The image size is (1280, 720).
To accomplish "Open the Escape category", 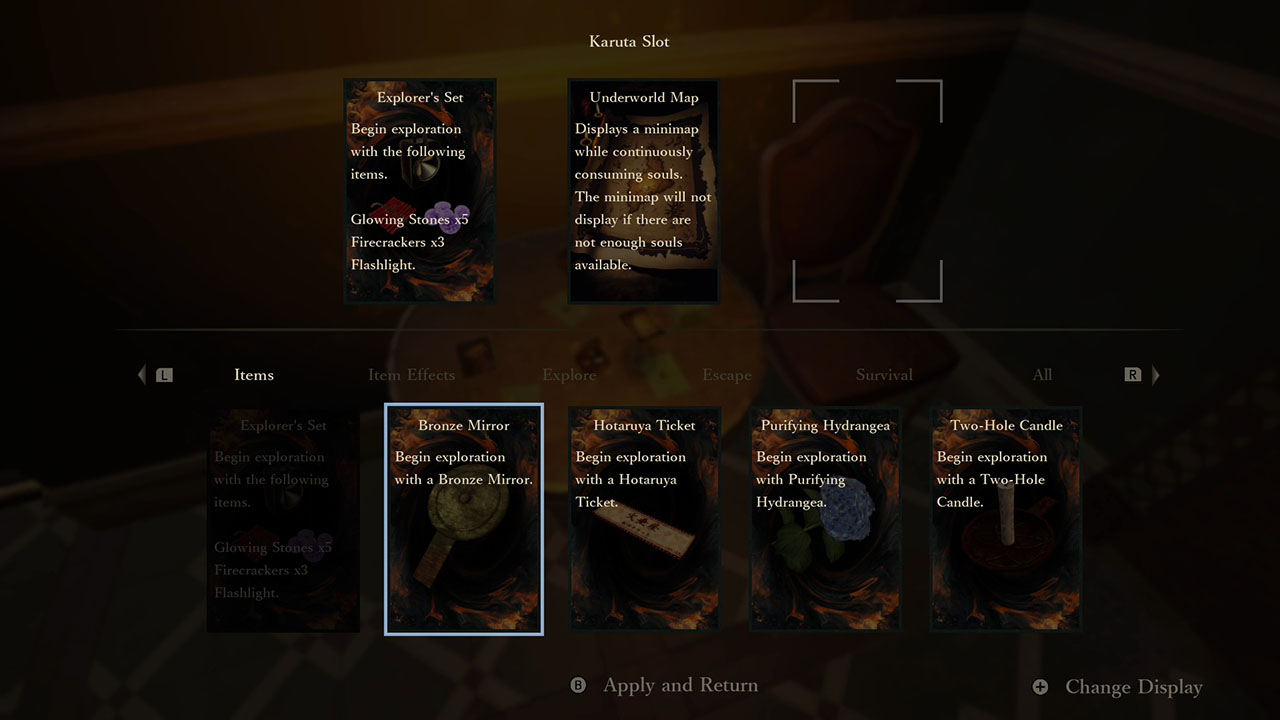I will point(727,374).
